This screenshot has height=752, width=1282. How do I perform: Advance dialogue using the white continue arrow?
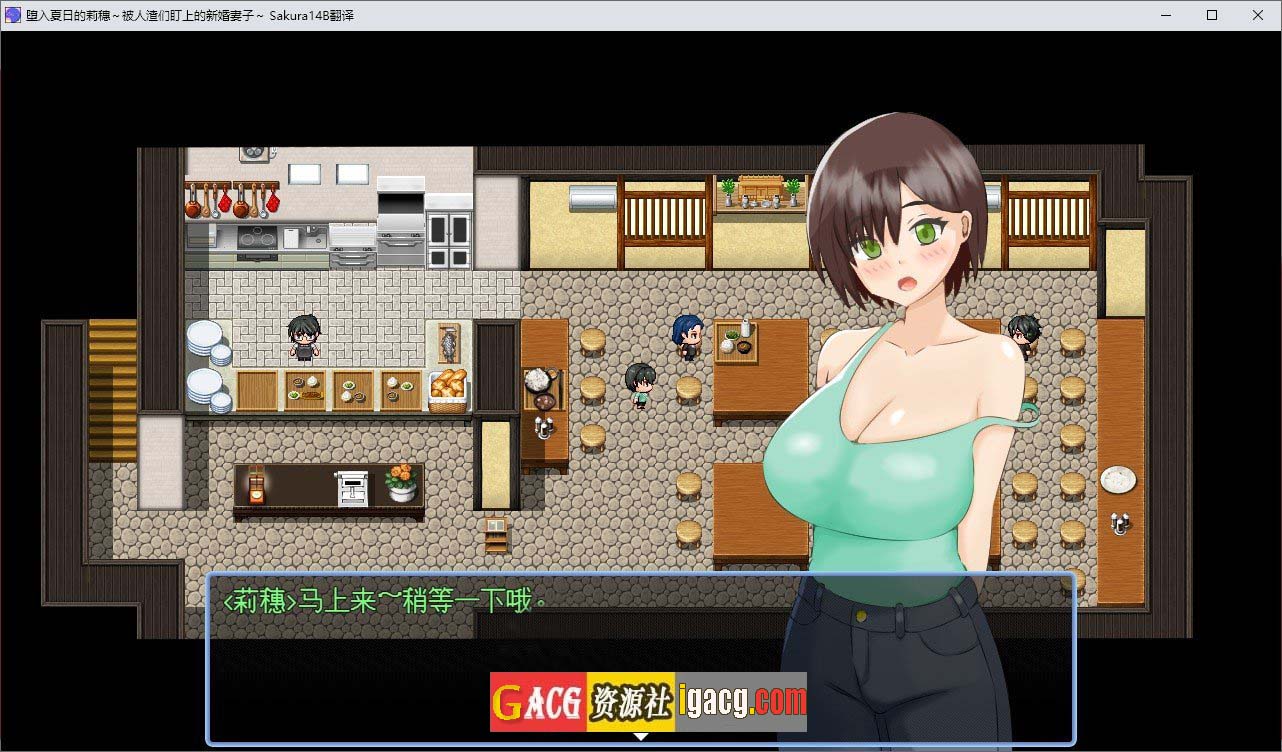click(641, 737)
